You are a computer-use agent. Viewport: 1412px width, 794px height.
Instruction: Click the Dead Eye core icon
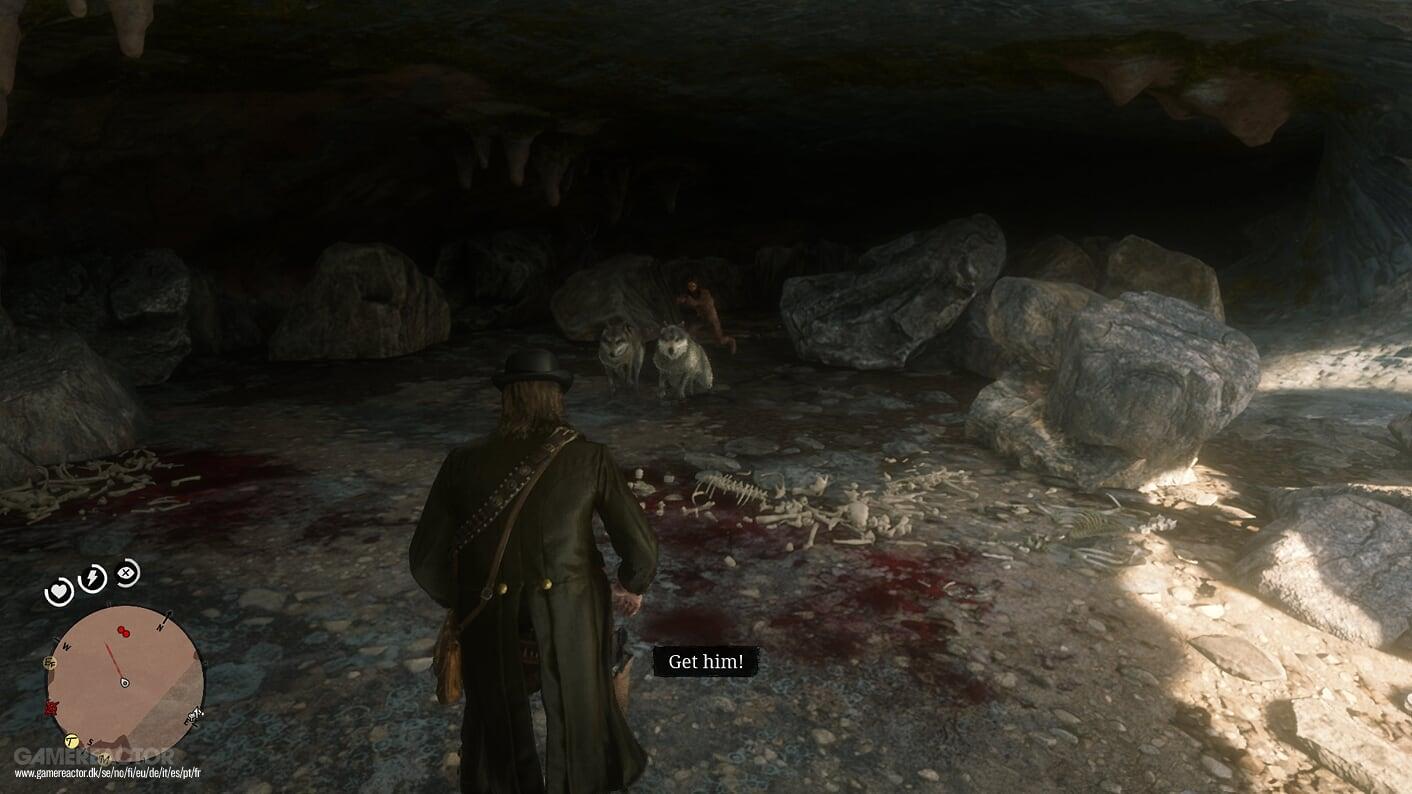126,573
